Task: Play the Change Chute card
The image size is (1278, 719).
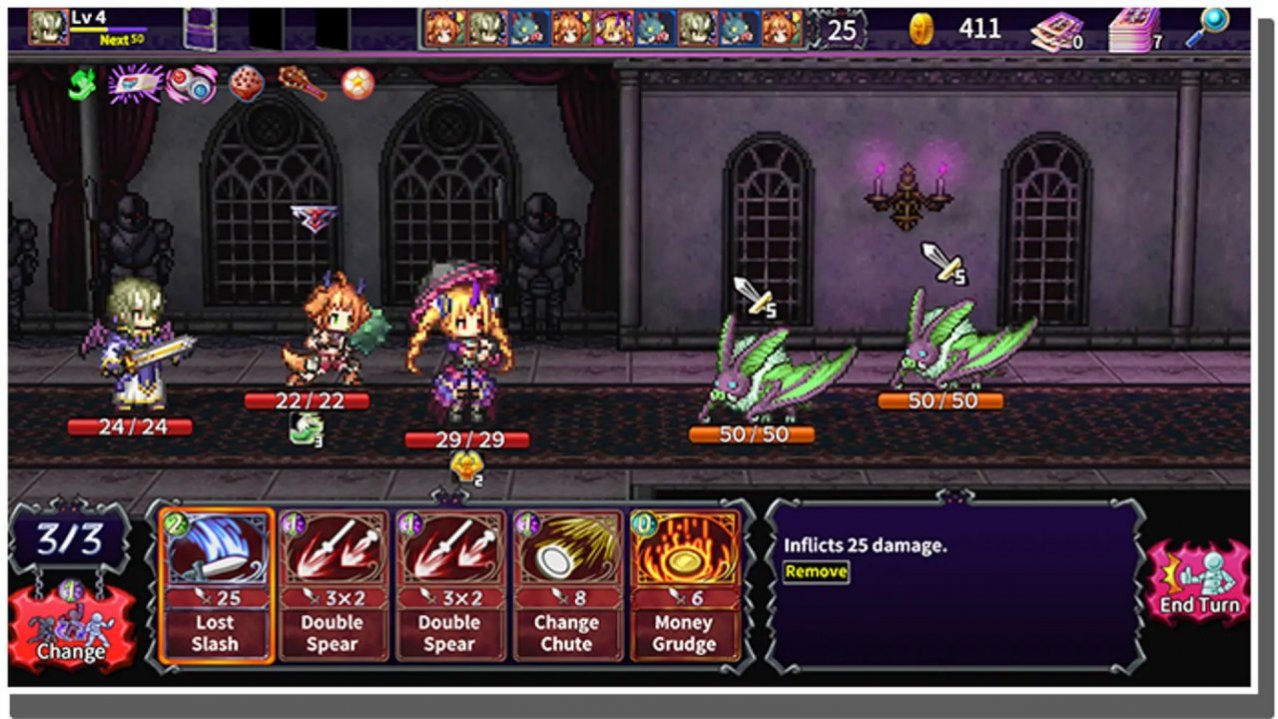Action: pyautogui.click(x=565, y=585)
